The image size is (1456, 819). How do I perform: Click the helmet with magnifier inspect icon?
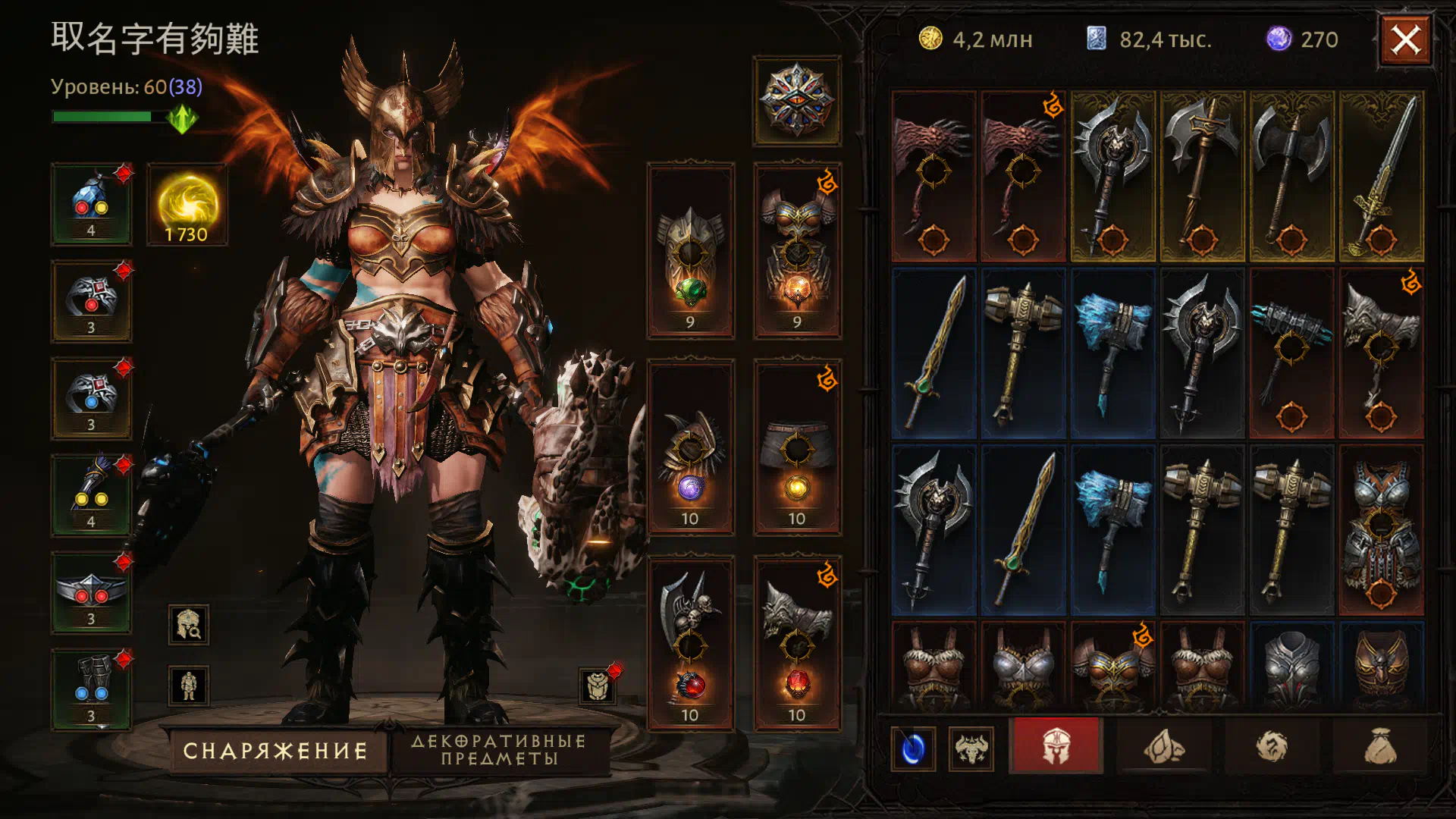coord(188,625)
